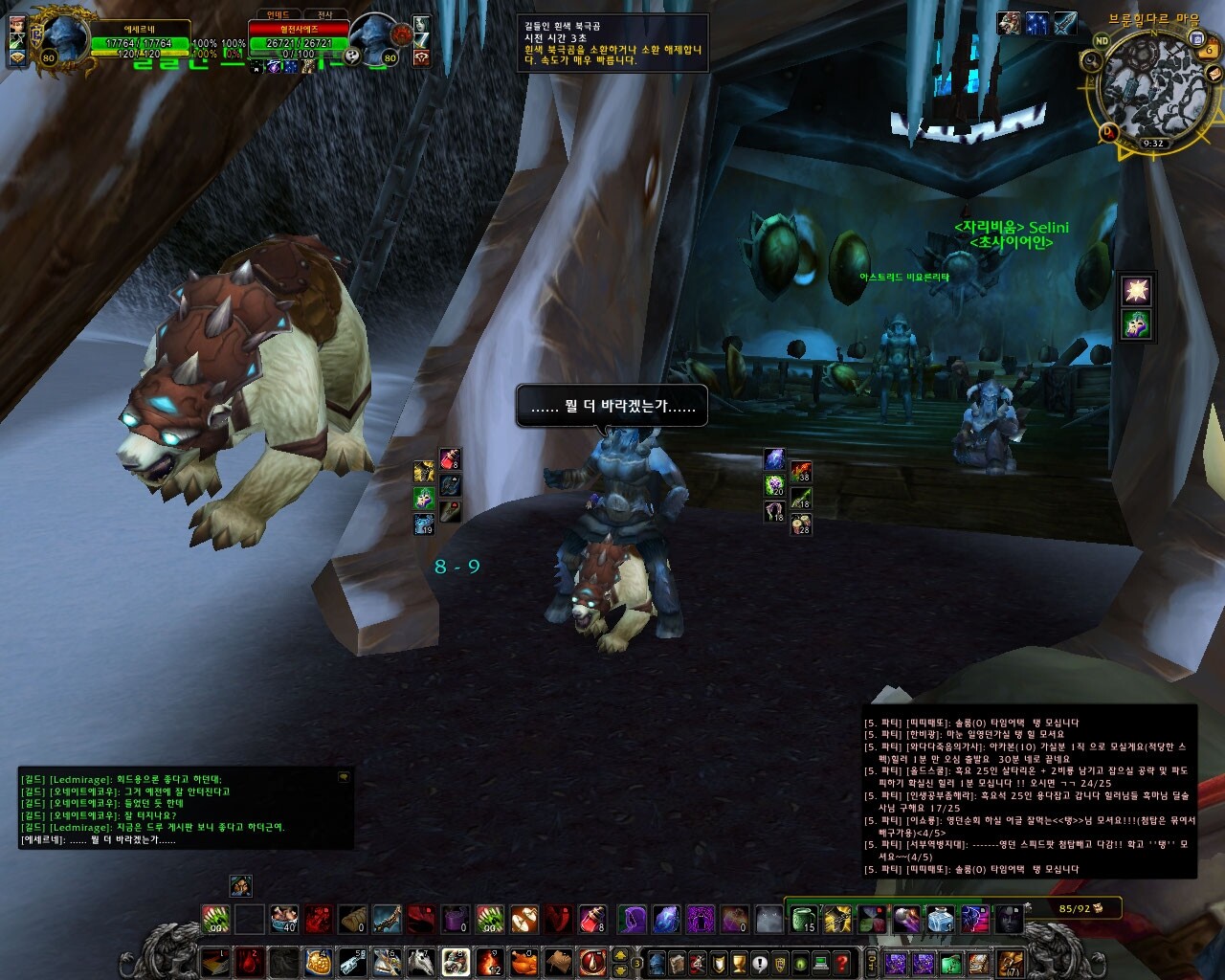Use the green mug item with count 15

803,920
